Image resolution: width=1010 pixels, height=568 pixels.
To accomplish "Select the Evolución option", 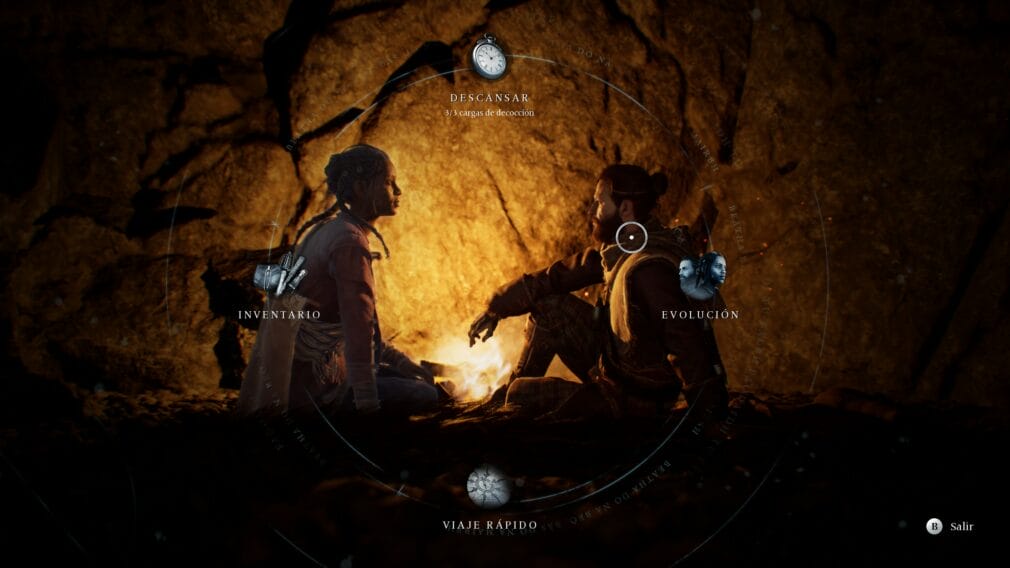I will (x=700, y=315).
